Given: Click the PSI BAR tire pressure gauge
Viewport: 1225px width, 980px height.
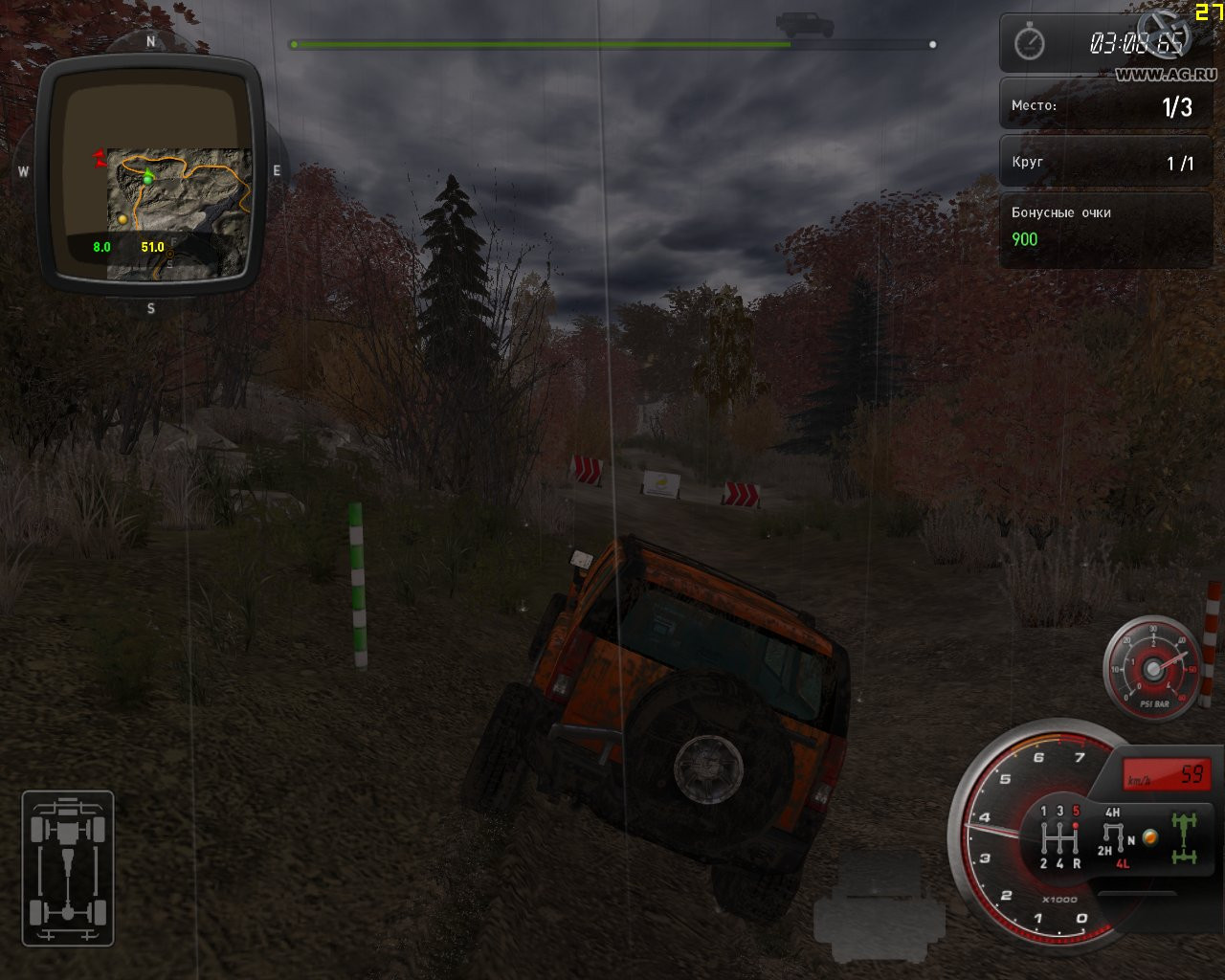Looking at the screenshot, I should (1152, 667).
